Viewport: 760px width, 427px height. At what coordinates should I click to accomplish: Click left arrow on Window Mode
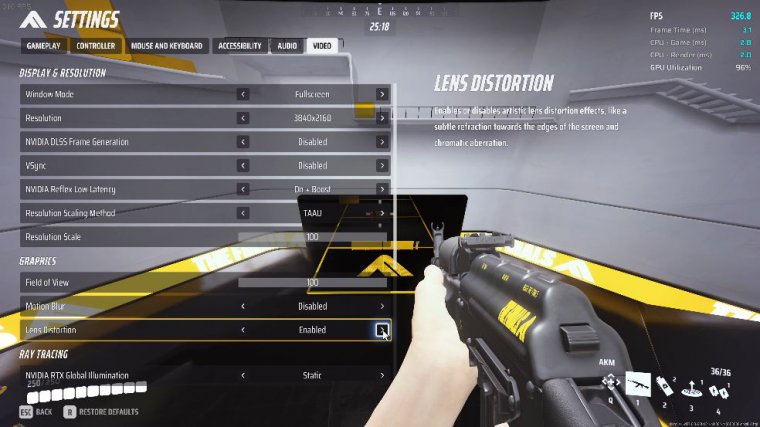243,95
